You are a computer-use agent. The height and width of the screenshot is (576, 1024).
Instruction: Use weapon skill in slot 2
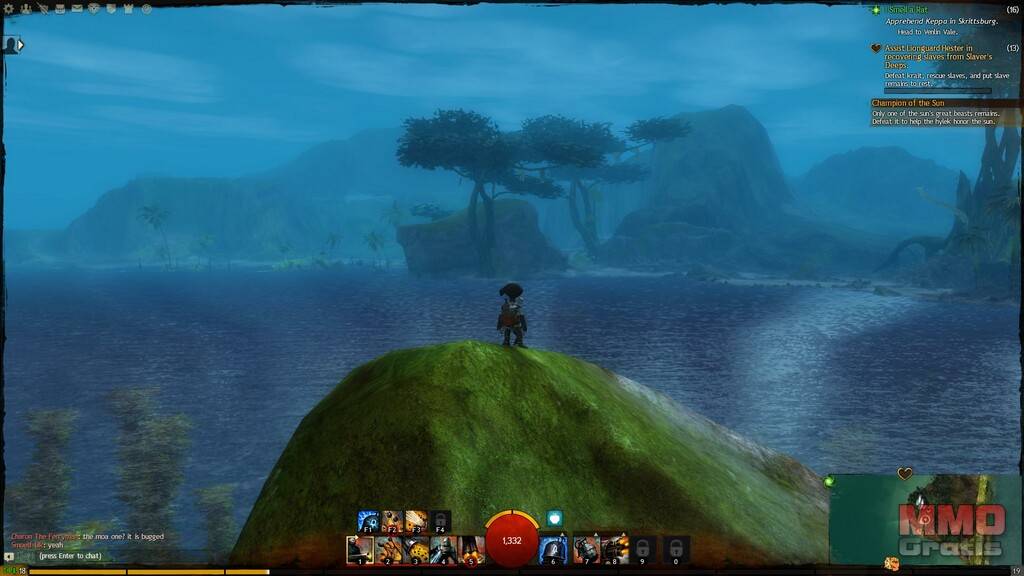(388, 550)
